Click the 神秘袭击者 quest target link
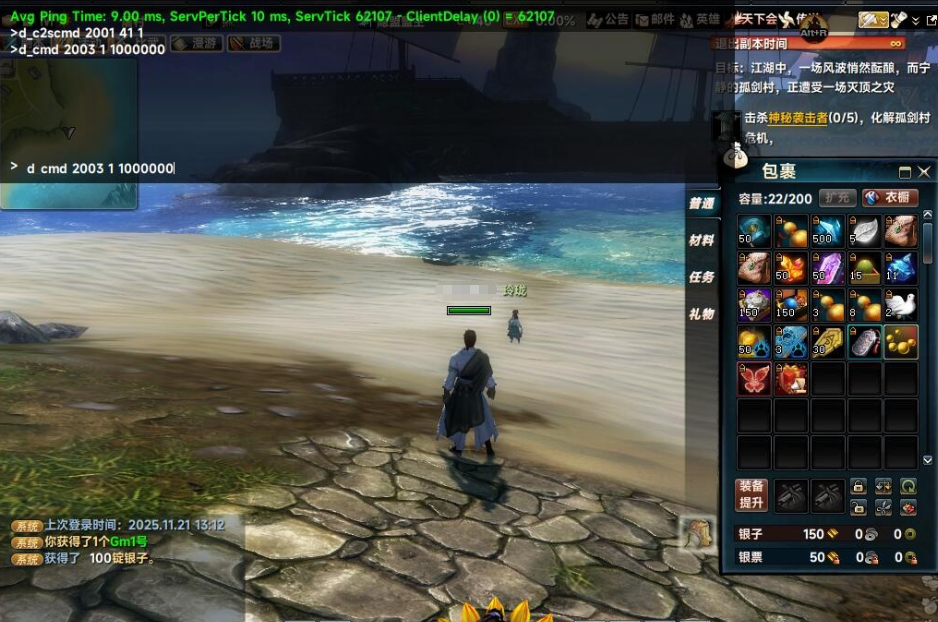Screen dimensions: 938x622 798,118
